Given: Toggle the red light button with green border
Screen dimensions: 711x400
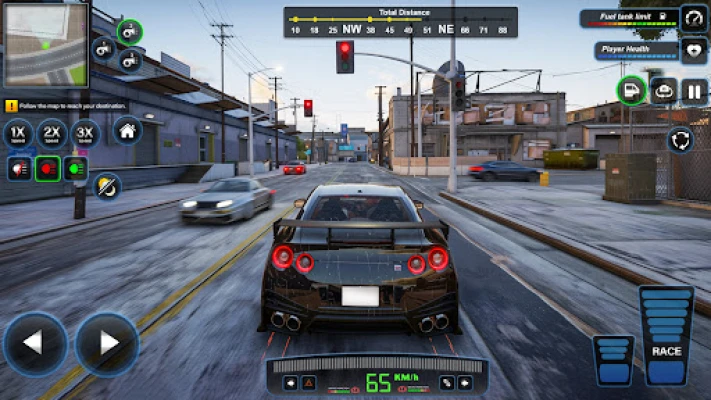Looking at the screenshot, I should coord(47,168).
